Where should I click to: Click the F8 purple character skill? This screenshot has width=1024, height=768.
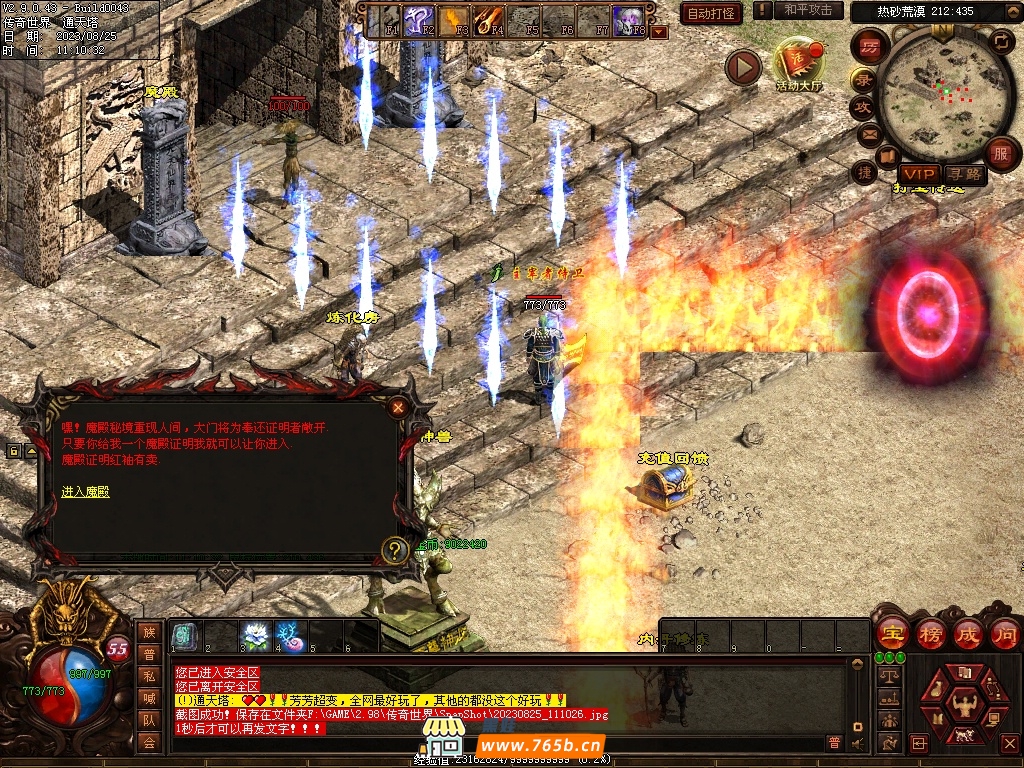click(x=628, y=20)
